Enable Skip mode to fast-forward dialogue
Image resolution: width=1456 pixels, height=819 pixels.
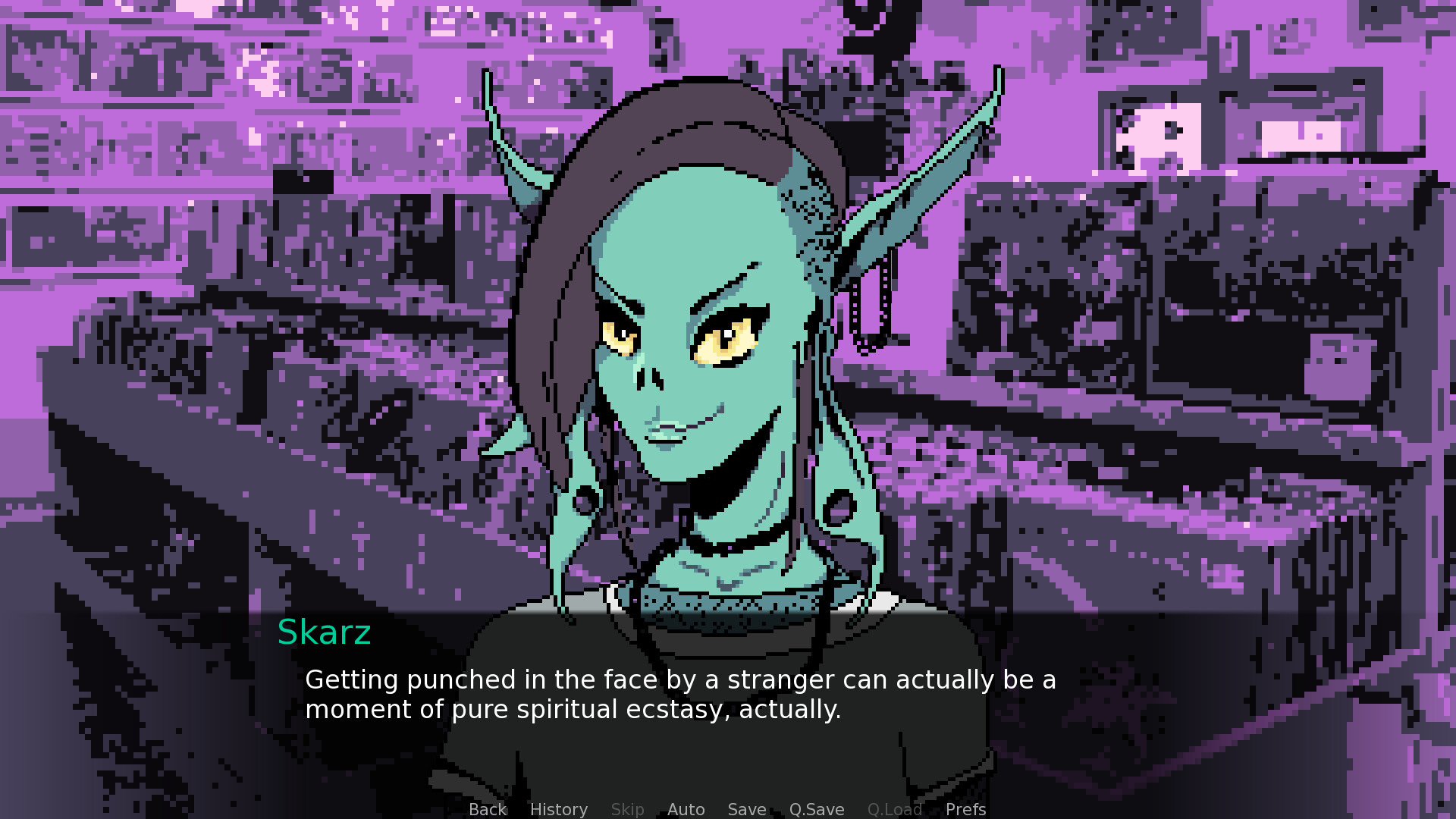627,809
